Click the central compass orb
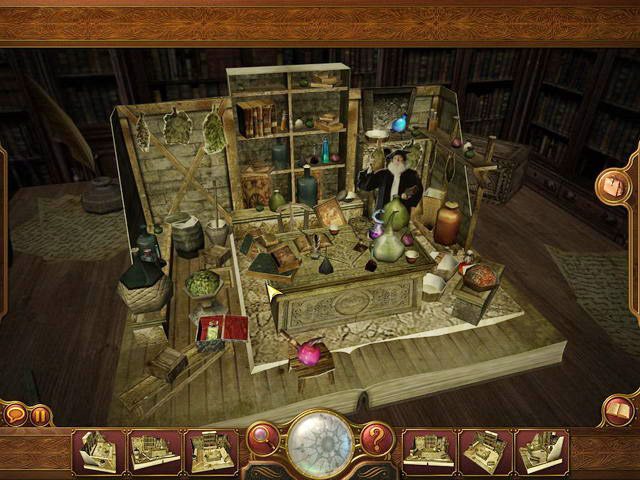Image resolution: width=640 pixels, height=480 pixels. 320,442
